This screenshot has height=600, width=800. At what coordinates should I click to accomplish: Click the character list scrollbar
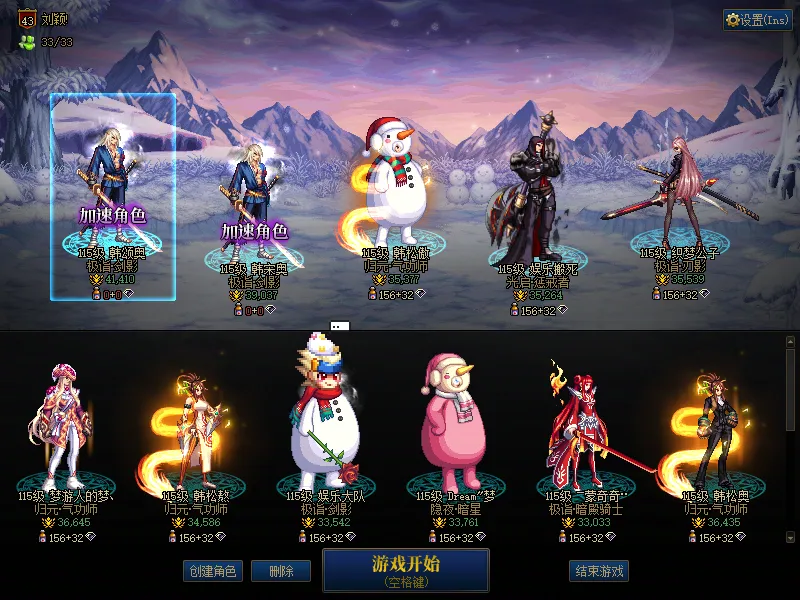[790, 390]
